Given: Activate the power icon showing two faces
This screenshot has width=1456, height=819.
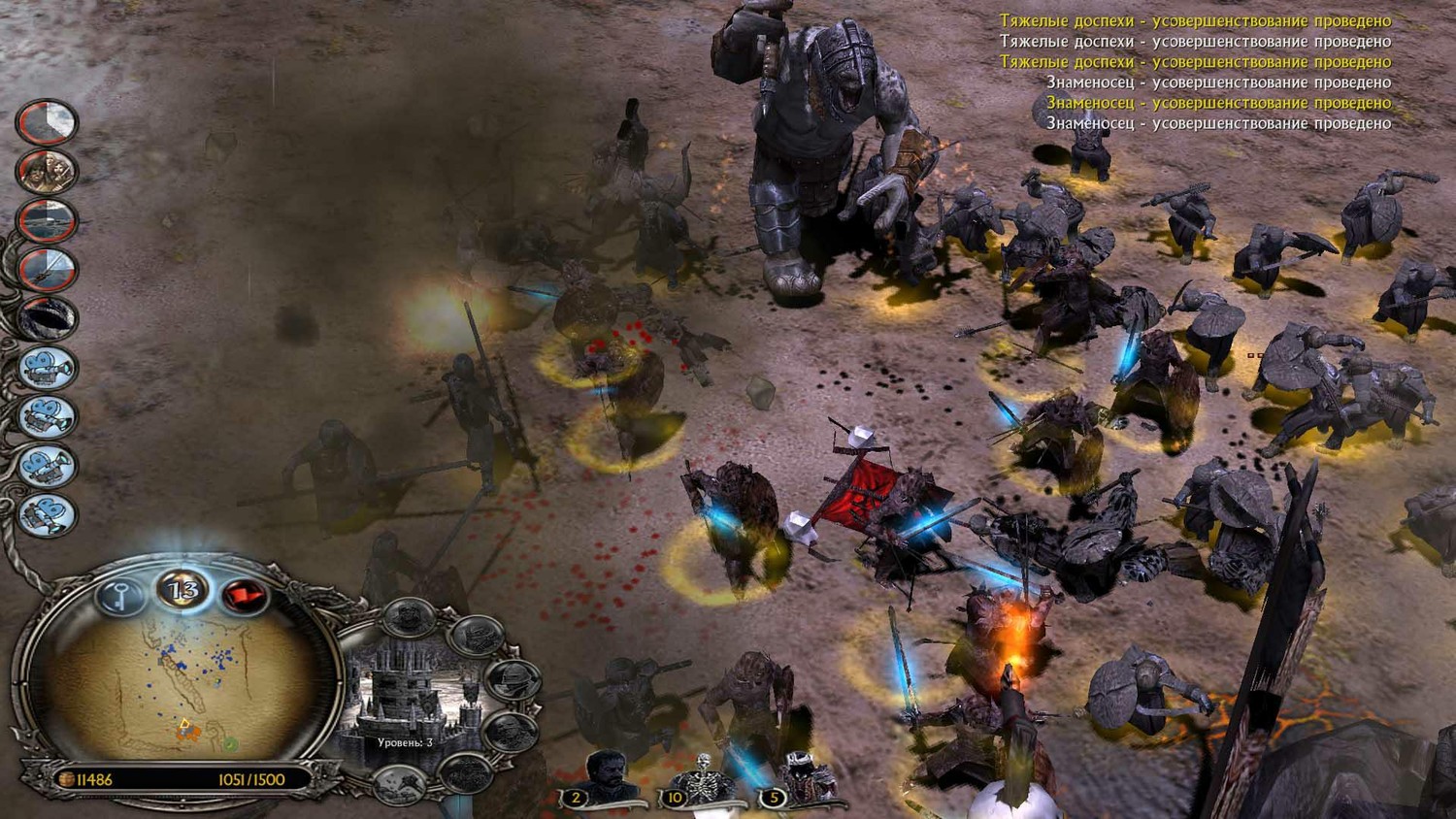Looking at the screenshot, I should point(47,171).
